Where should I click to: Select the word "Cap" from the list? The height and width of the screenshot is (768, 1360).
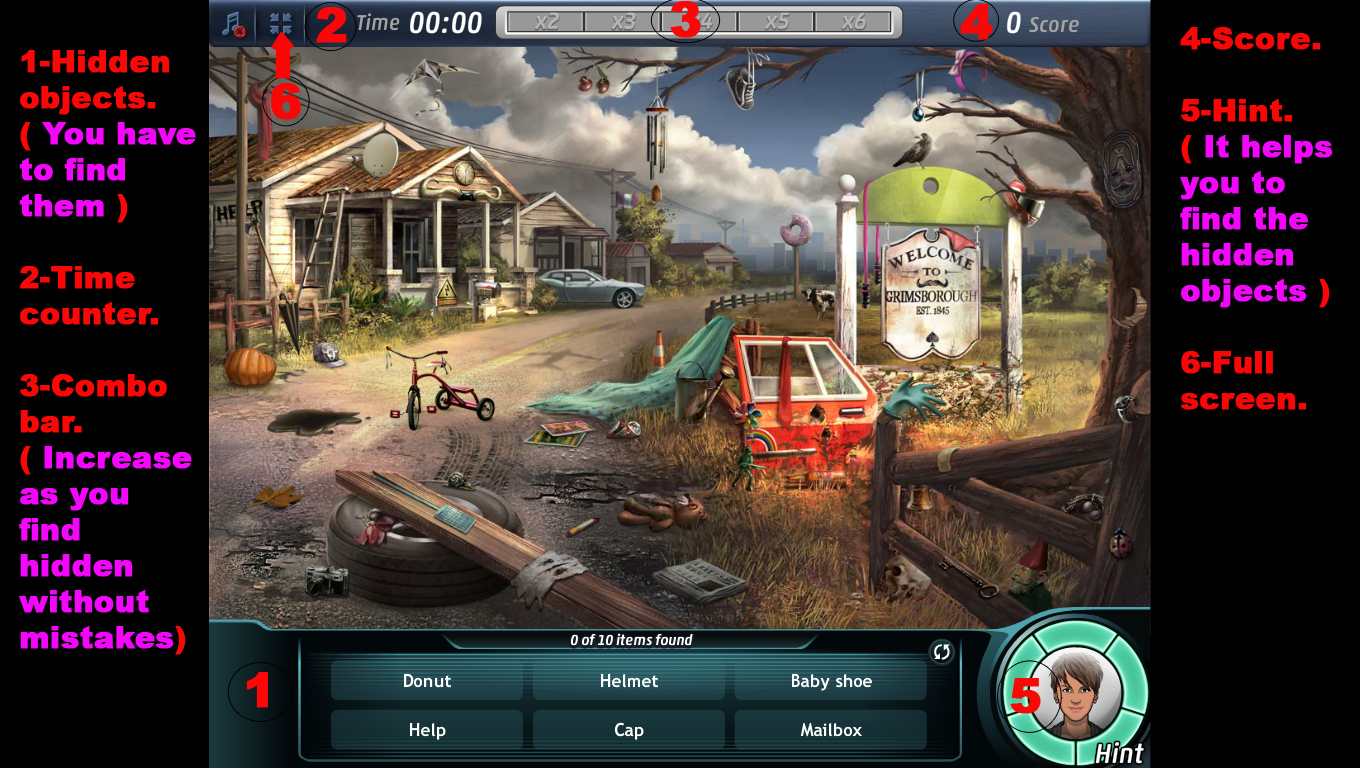[629, 730]
